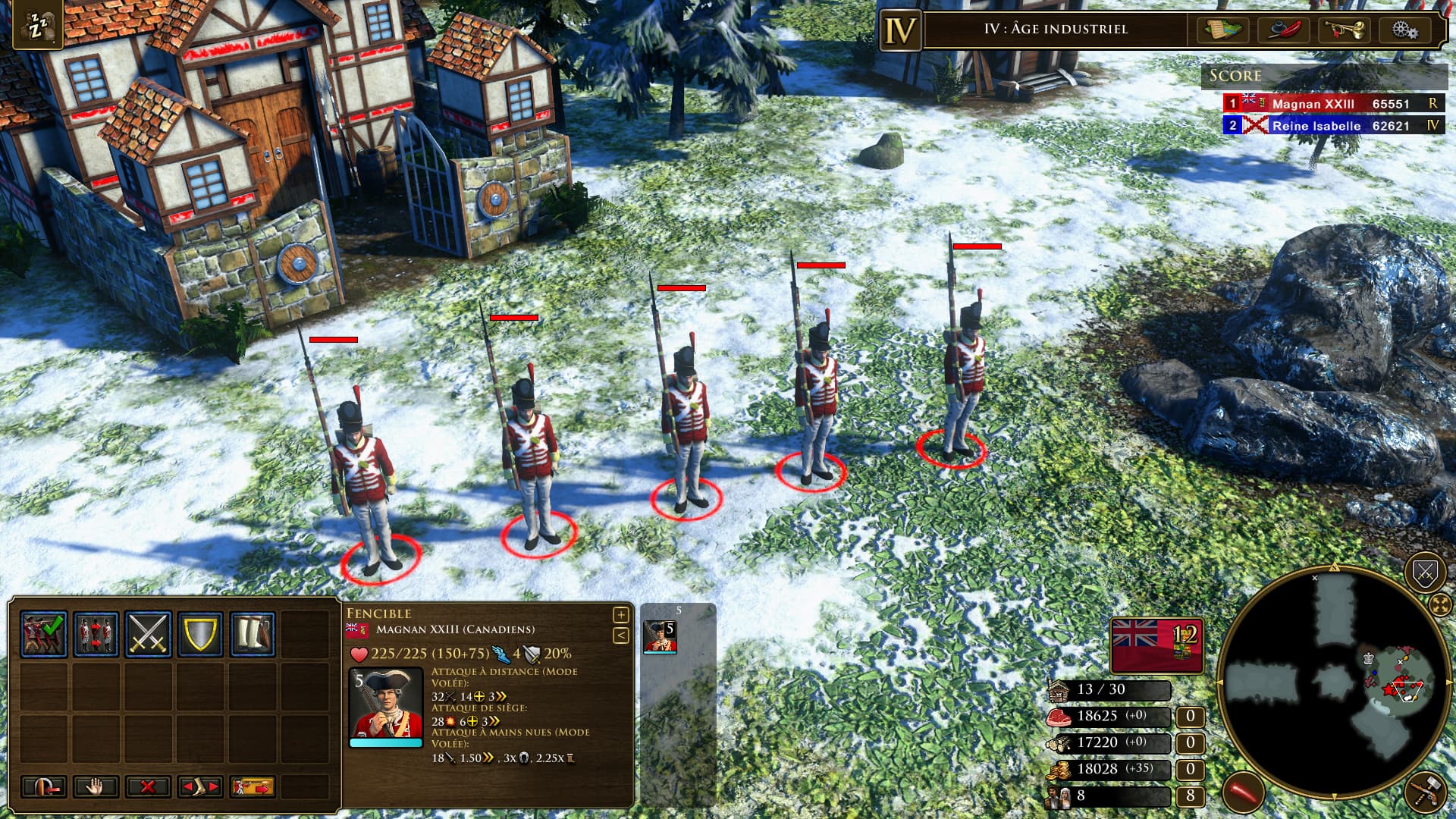
Task: Click the attack-move musketeer button
Action: tap(253, 787)
